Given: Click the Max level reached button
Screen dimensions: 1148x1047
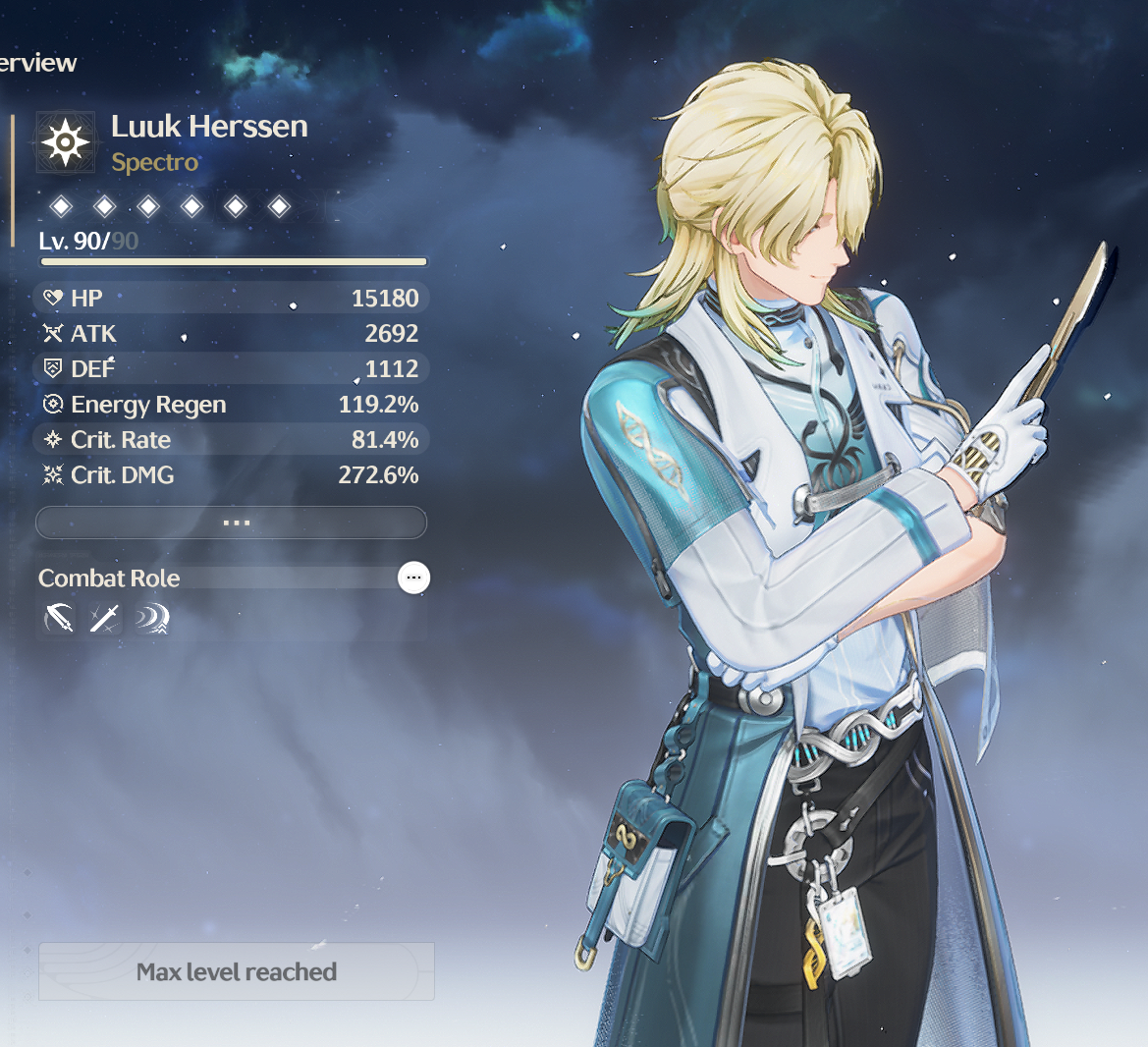Looking at the screenshot, I should pos(237,971).
